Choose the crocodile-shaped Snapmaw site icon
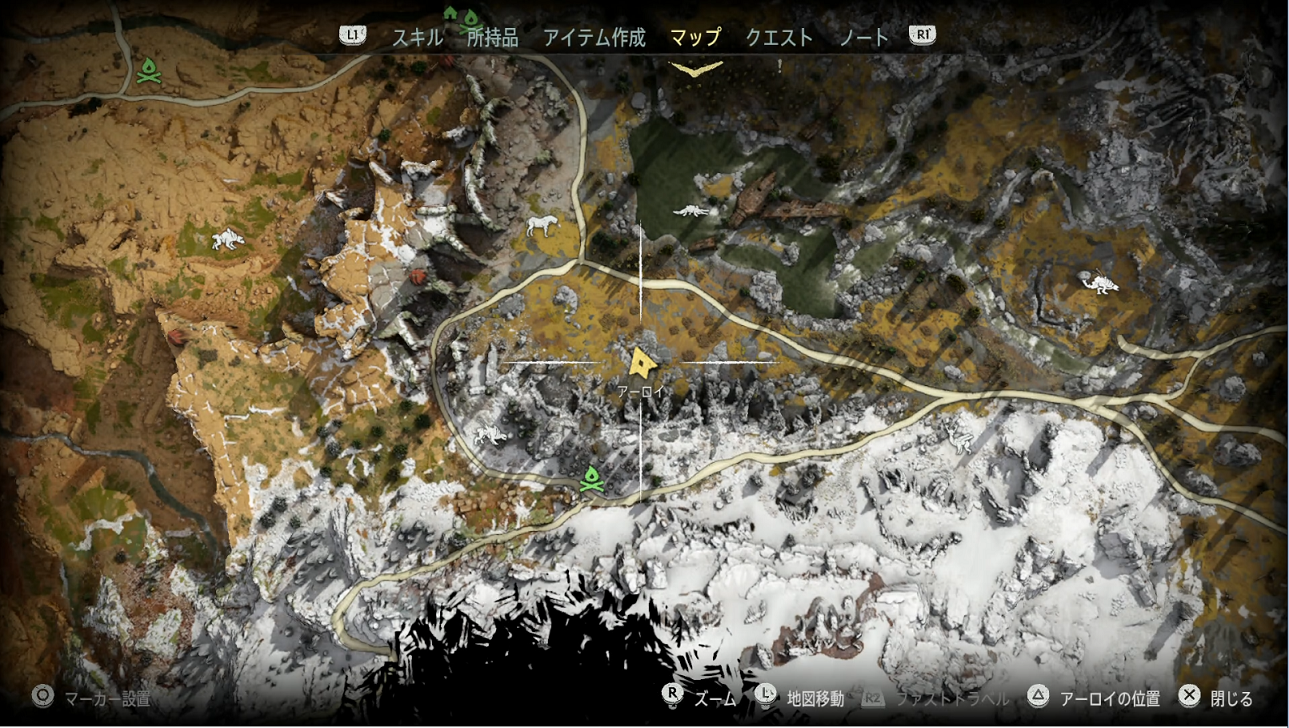This screenshot has width=1289, height=728. click(691, 211)
